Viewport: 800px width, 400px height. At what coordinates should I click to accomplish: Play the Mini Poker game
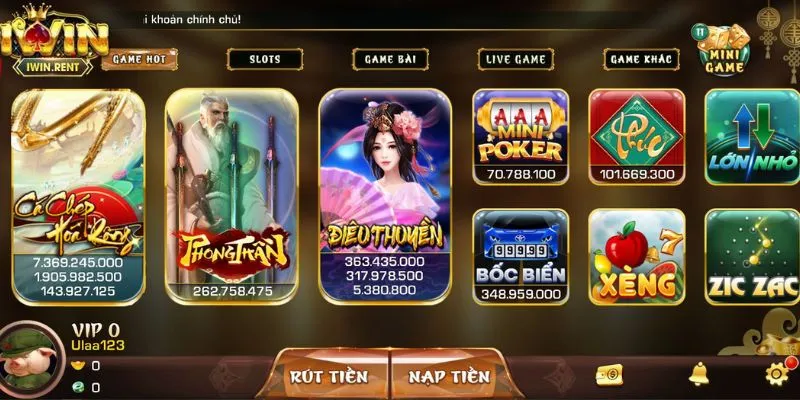[520, 137]
